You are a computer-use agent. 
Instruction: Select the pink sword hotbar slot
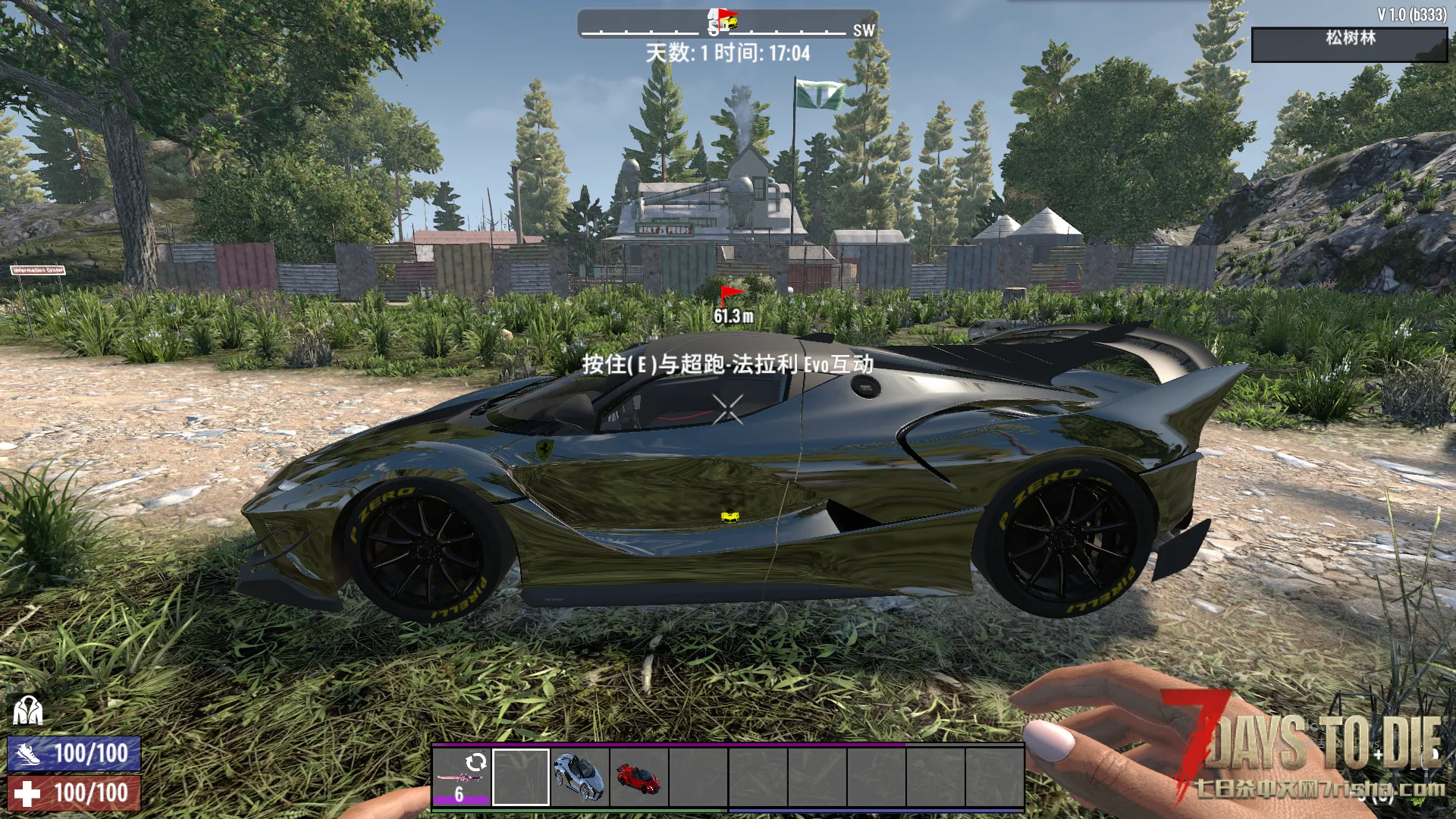[461, 777]
